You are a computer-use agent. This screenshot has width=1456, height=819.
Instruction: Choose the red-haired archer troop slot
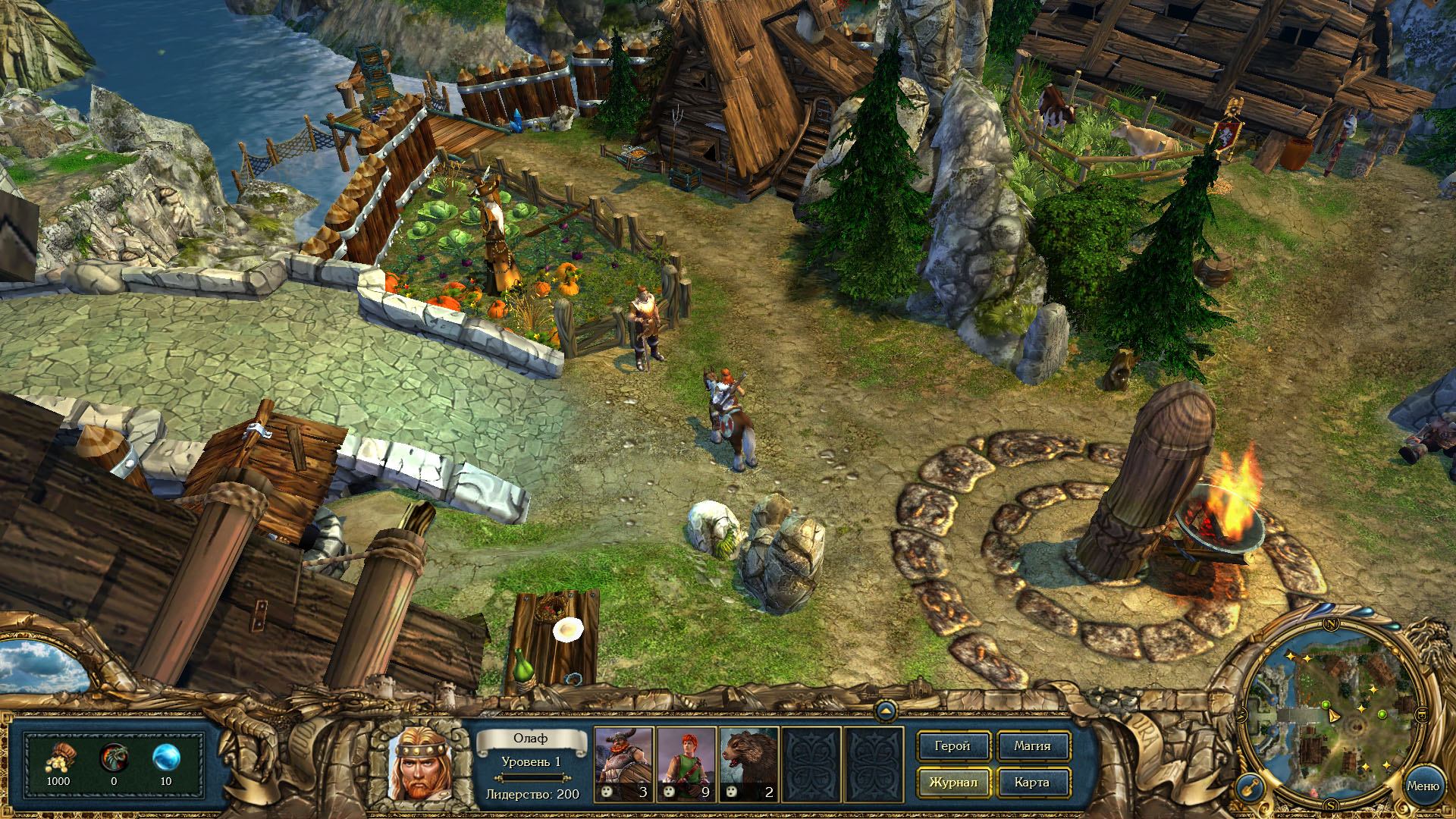pyautogui.click(x=686, y=764)
